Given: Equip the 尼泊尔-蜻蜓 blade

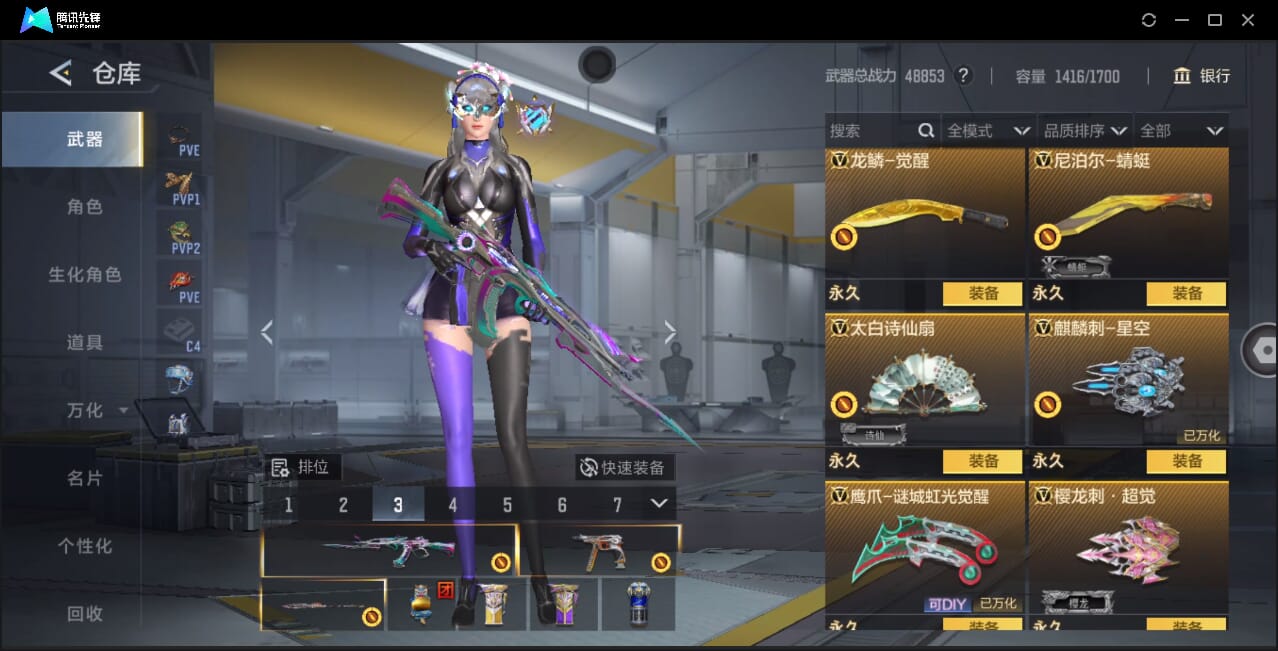Looking at the screenshot, I should click(x=1186, y=293).
